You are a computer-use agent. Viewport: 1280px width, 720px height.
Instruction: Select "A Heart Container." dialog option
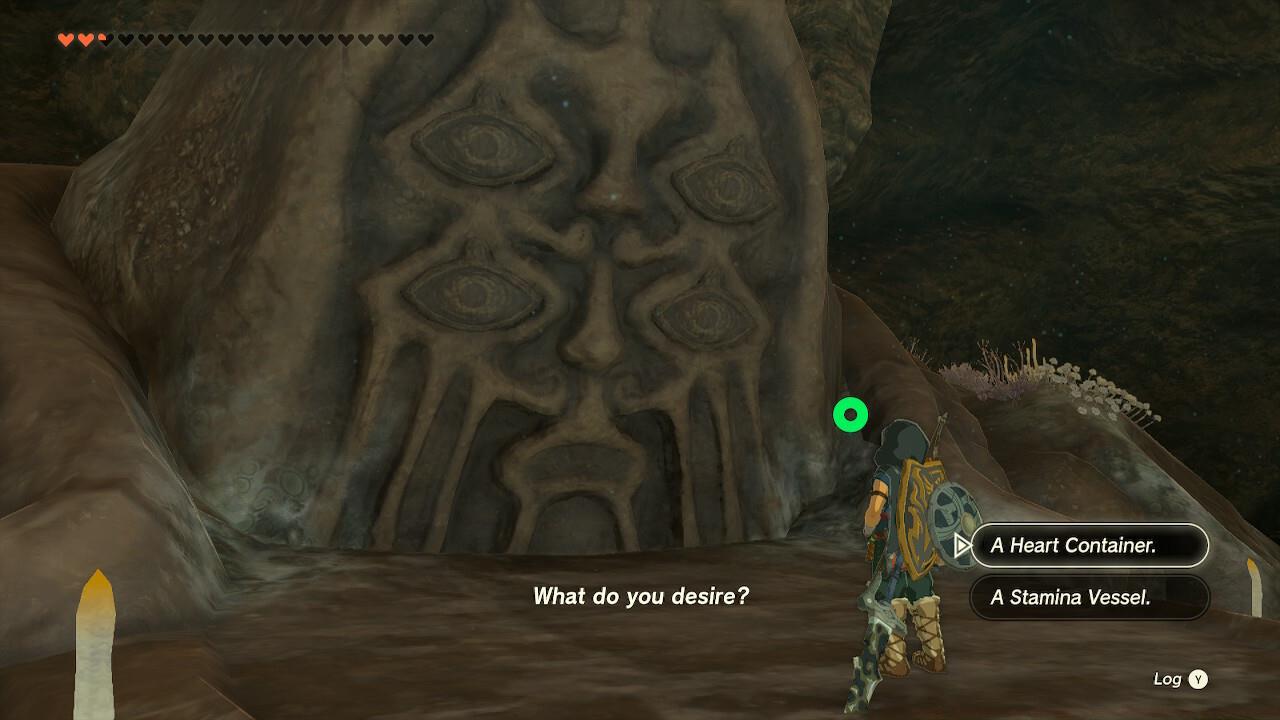[1088, 546]
